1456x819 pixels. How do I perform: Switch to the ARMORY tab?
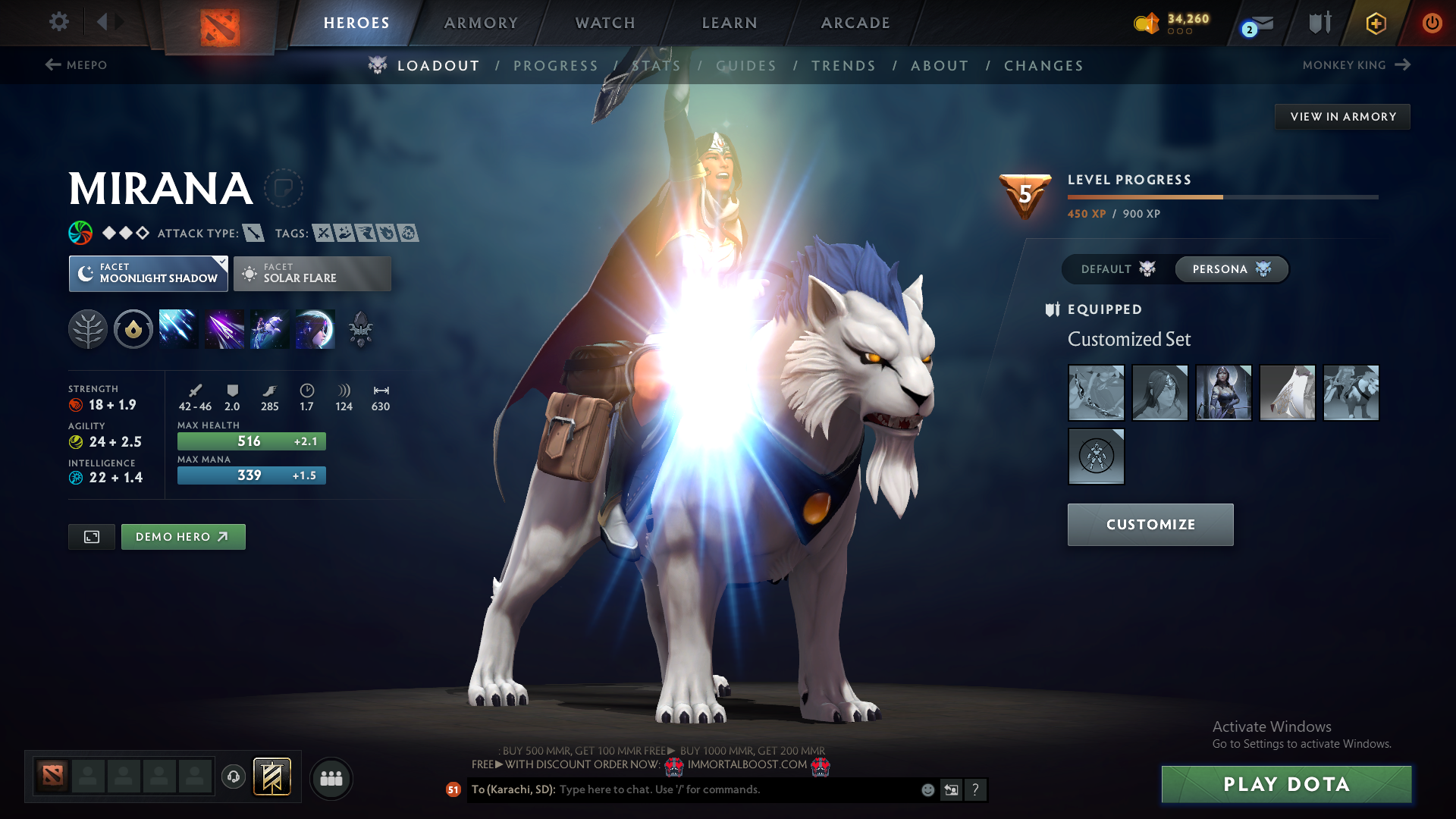point(480,23)
